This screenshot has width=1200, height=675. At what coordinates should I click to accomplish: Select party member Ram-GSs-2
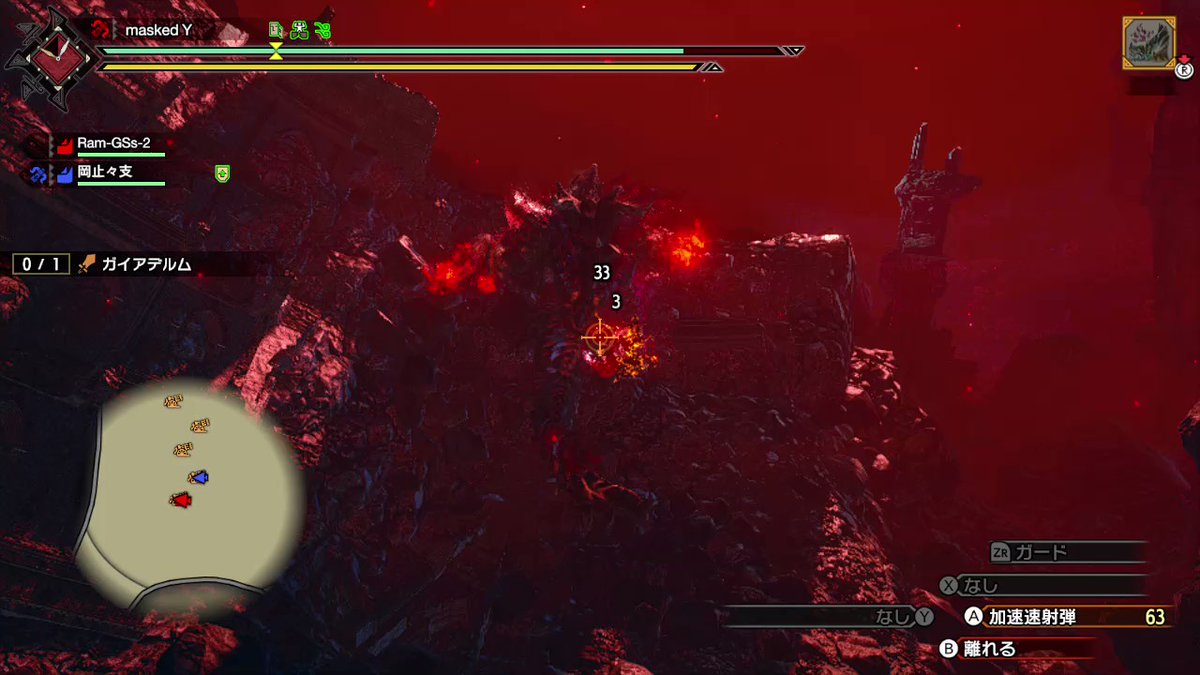point(113,143)
